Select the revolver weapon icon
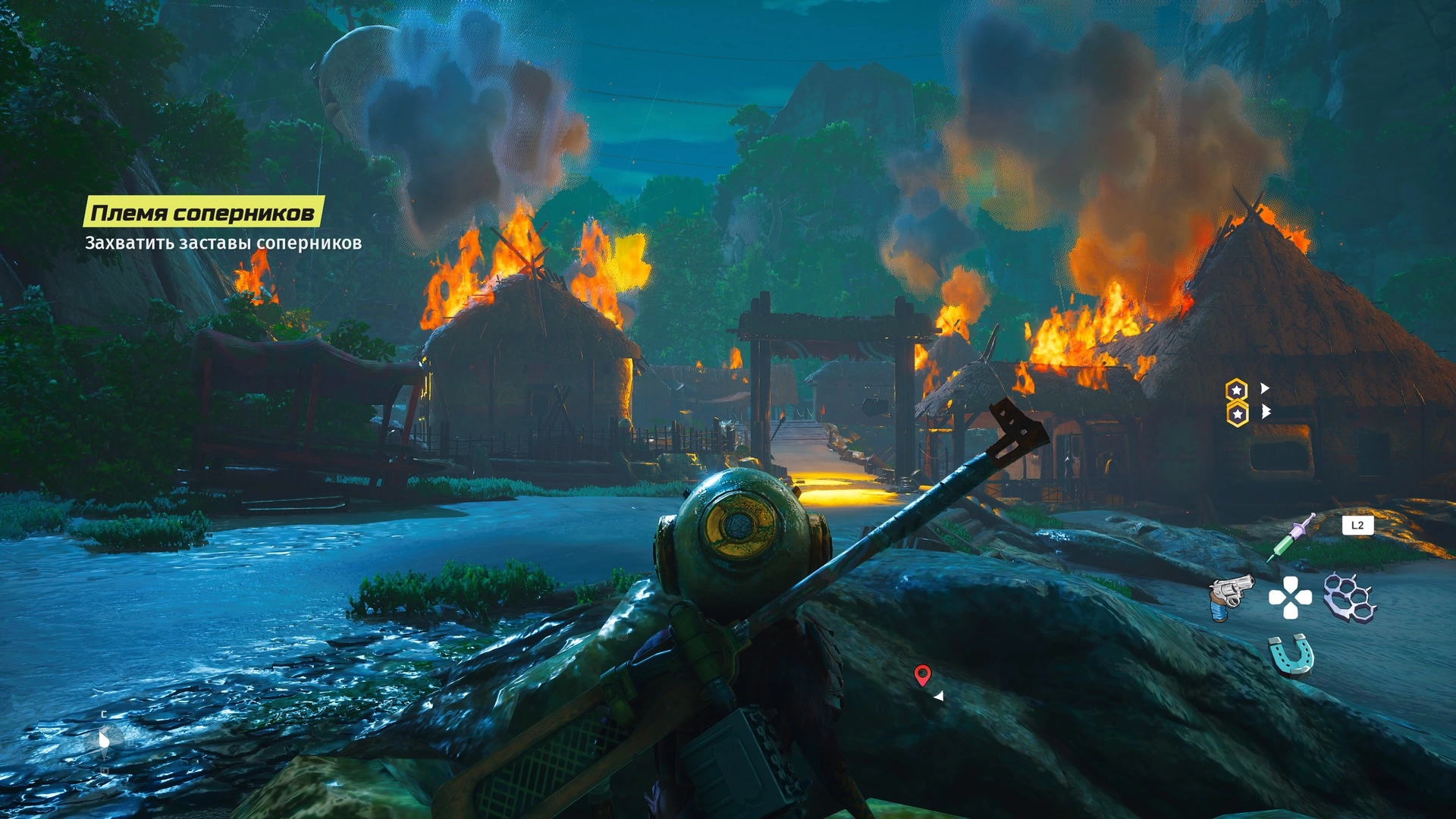1456x819 pixels. (x=1230, y=597)
